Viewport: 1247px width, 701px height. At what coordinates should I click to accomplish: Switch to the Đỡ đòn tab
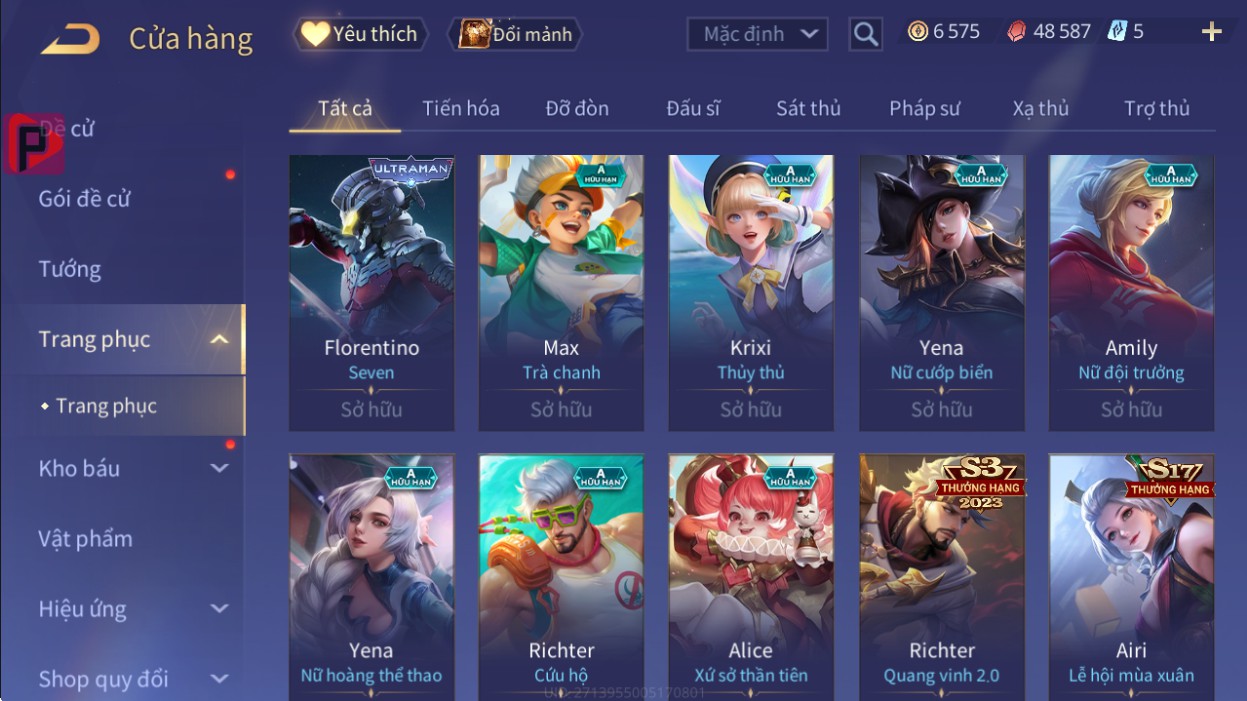[x=577, y=108]
